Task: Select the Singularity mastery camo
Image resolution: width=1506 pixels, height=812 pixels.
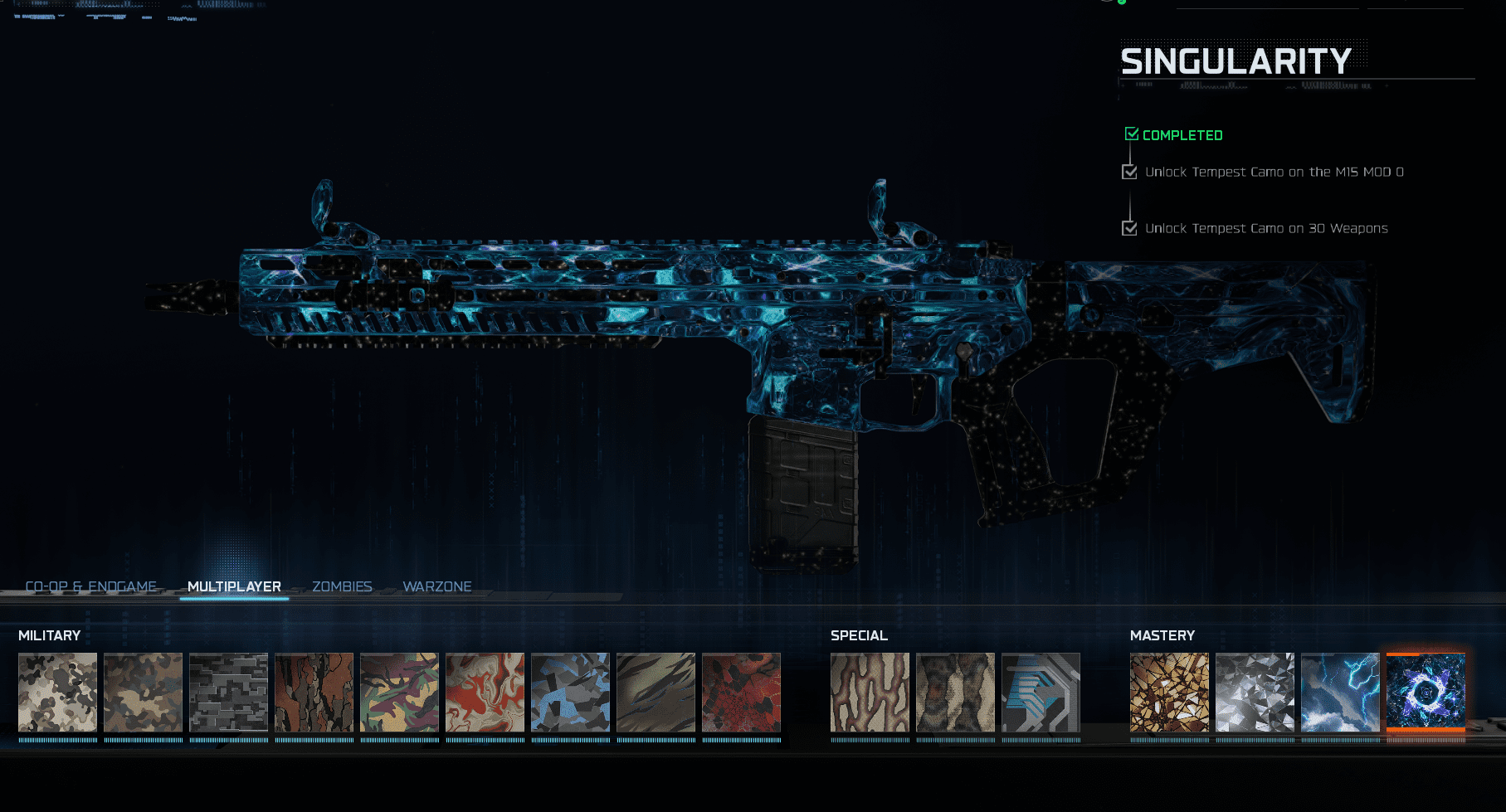Action: (1426, 693)
